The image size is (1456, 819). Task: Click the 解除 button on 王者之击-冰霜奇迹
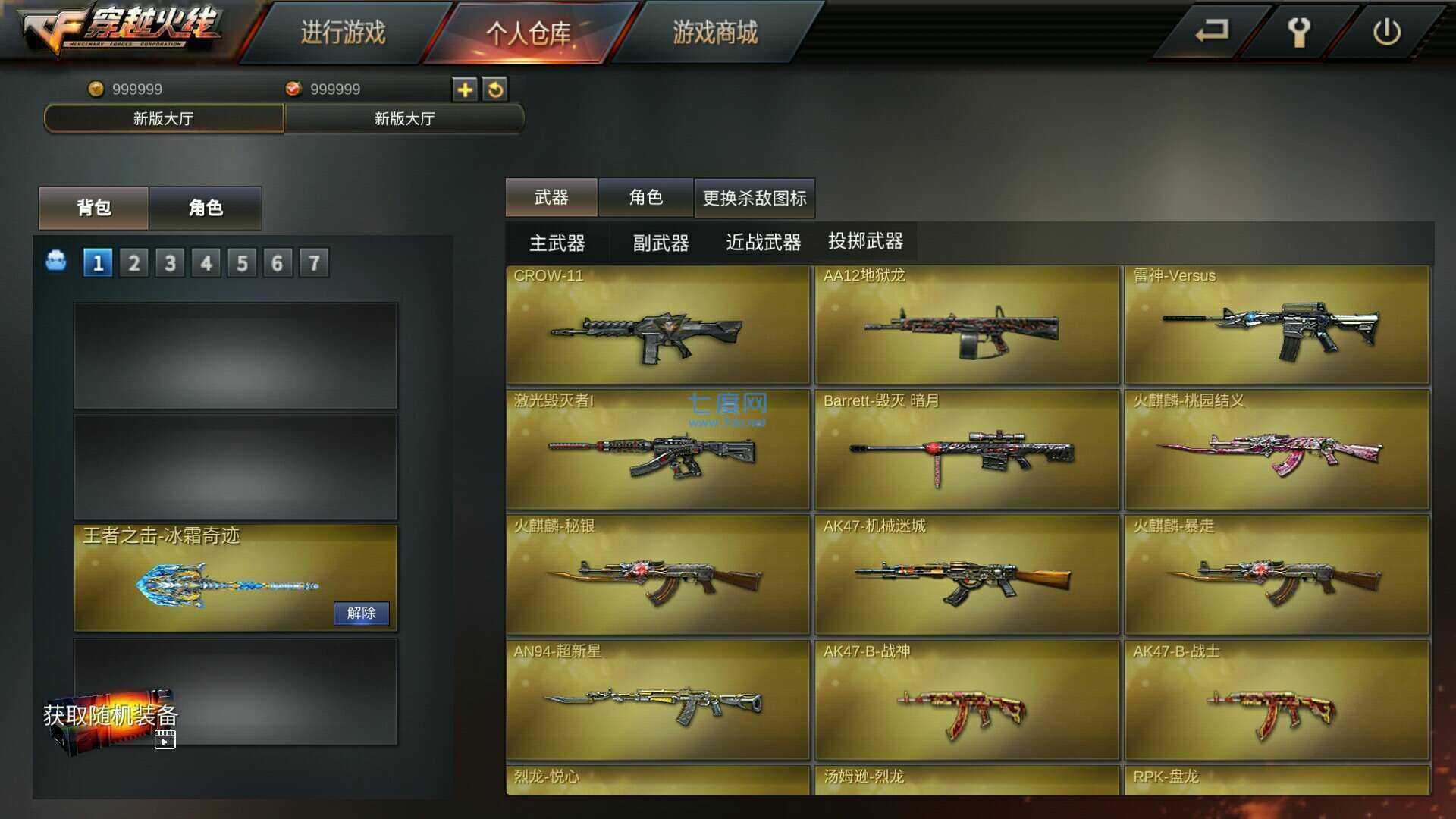coord(362,613)
